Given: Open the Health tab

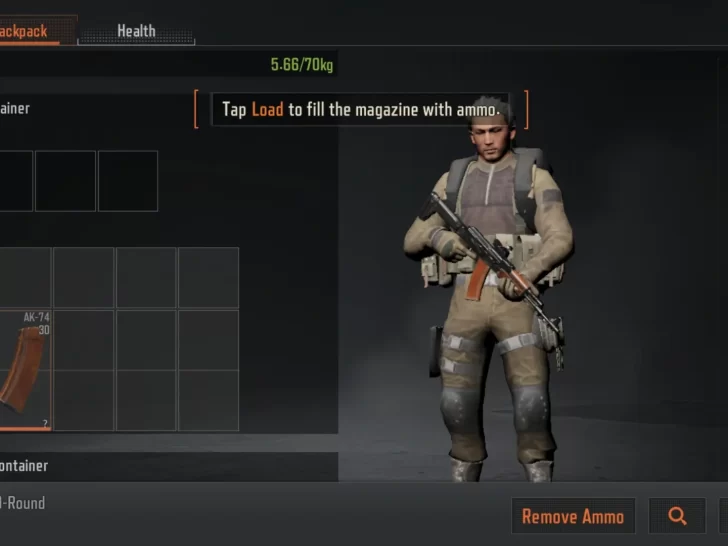Looking at the screenshot, I should (x=136, y=31).
